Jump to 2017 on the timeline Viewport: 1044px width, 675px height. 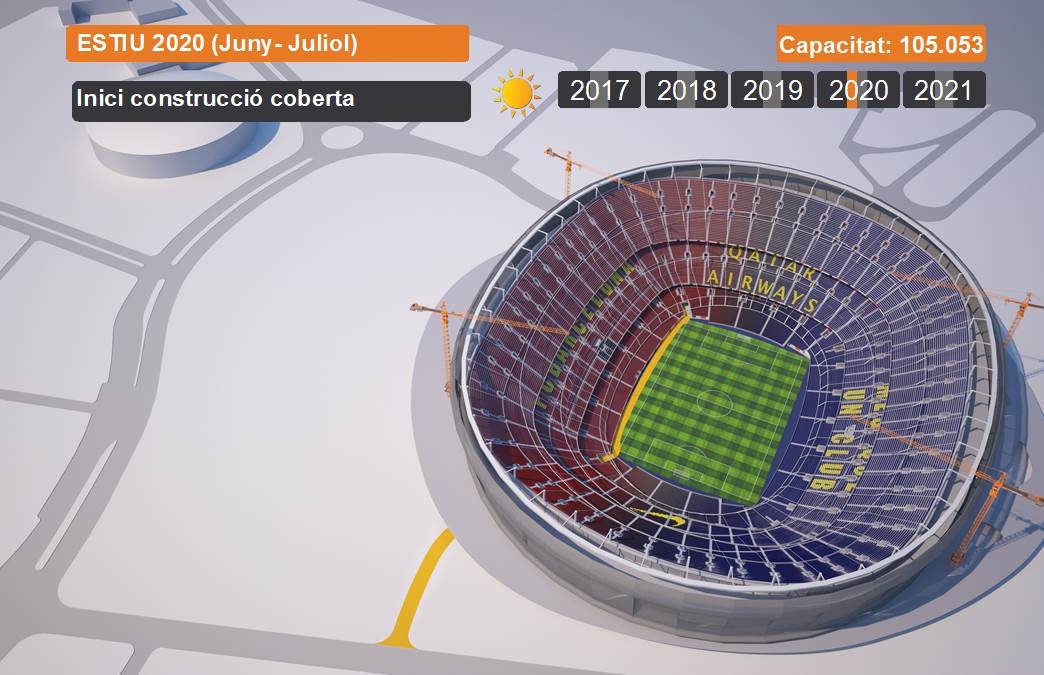[x=599, y=90]
